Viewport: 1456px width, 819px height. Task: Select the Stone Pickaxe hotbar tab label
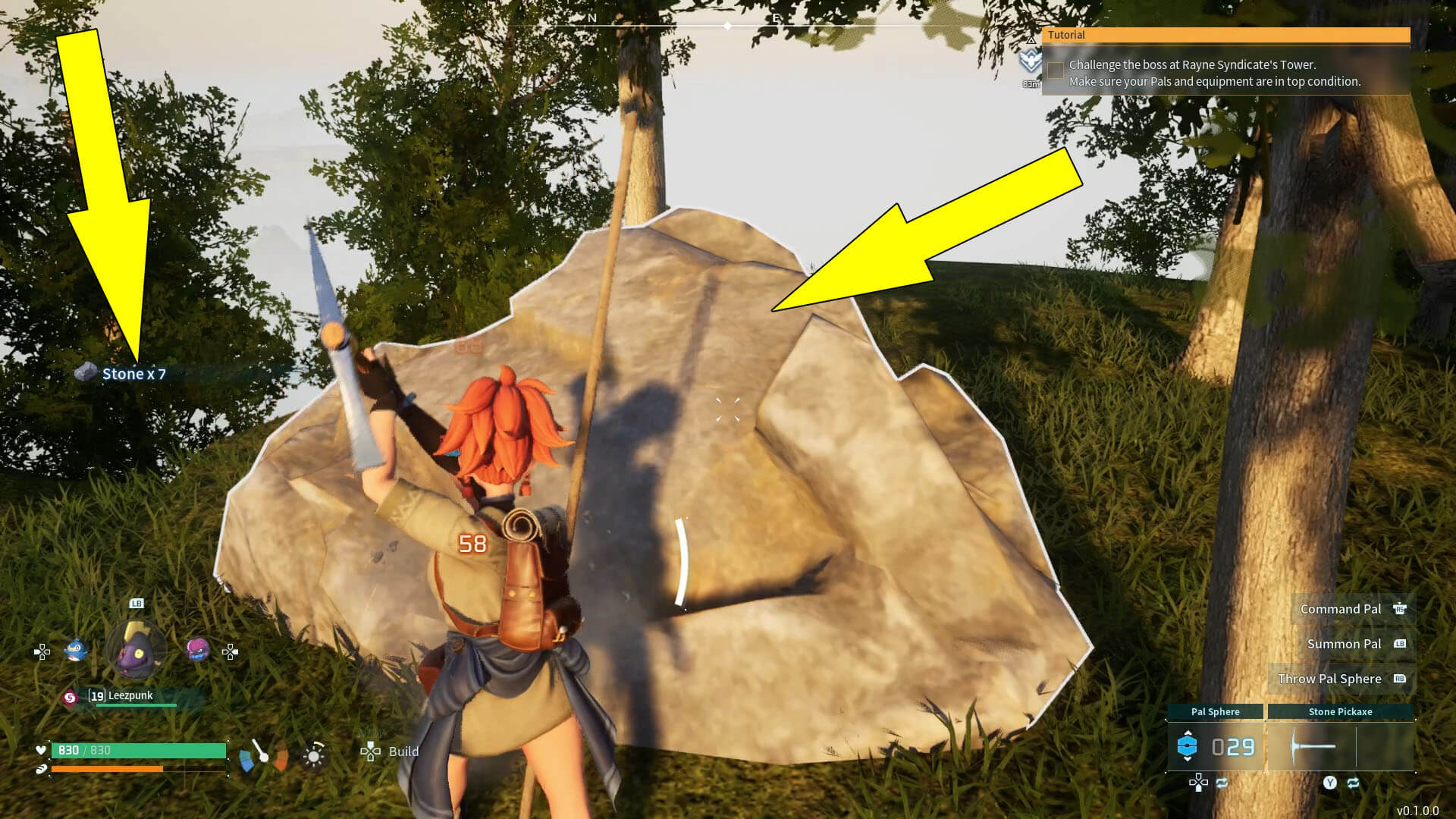click(x=1341, y=711)
